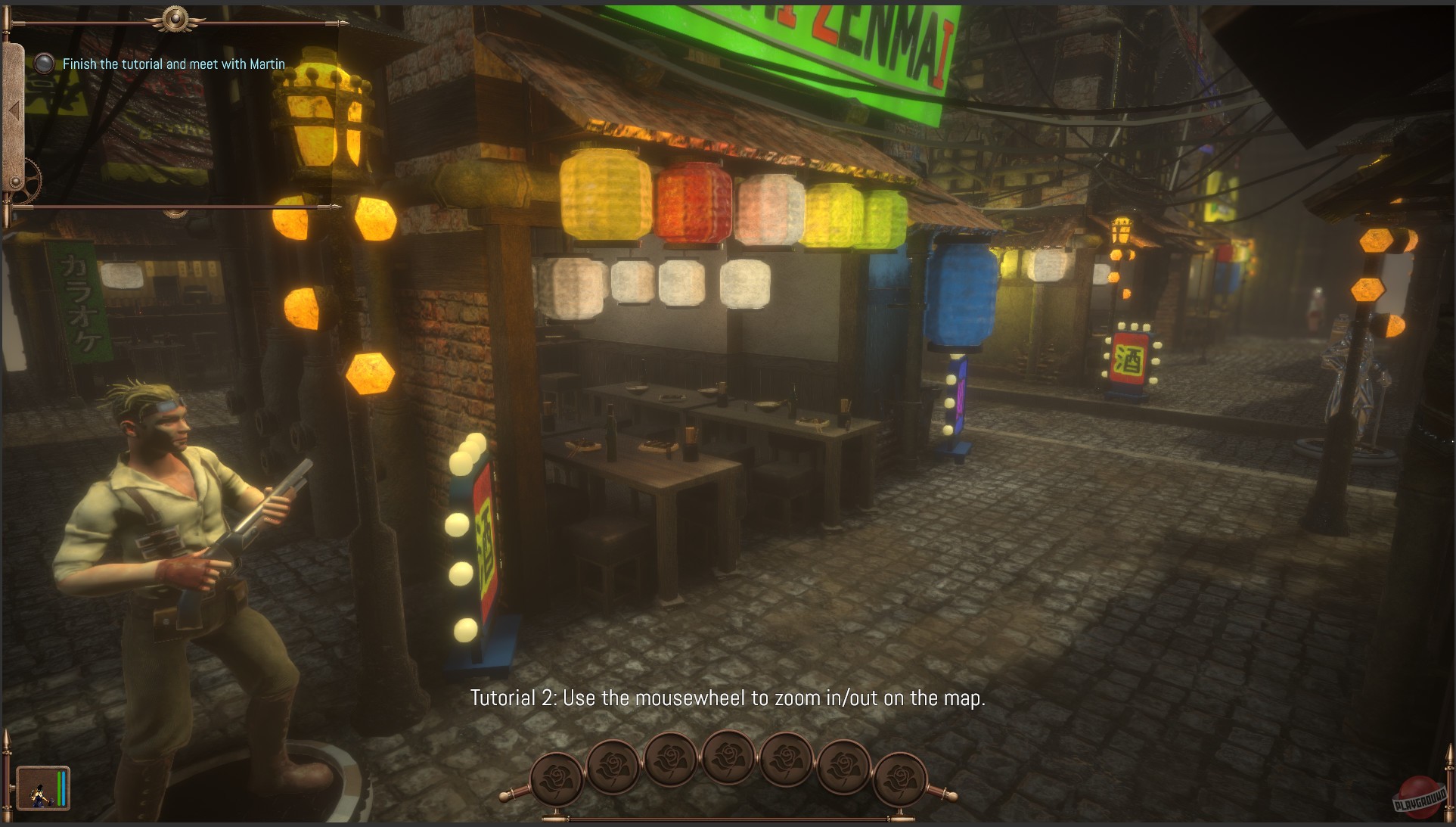Viewport: 1456px width, 827px height.
Task: Click the quest objective tracker circle
Action: point(44,64)
